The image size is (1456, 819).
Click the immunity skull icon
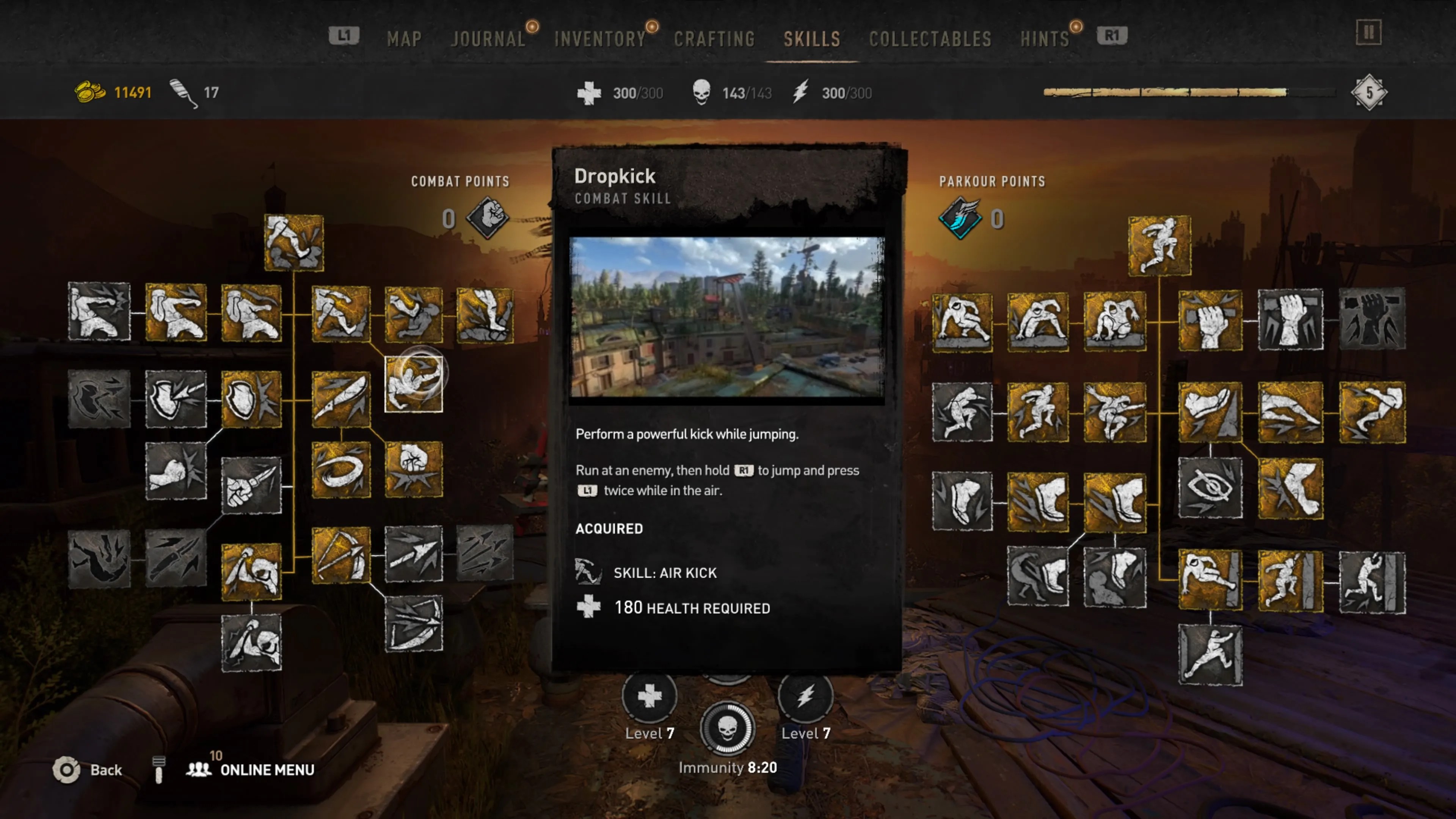(x=729, y=729)
